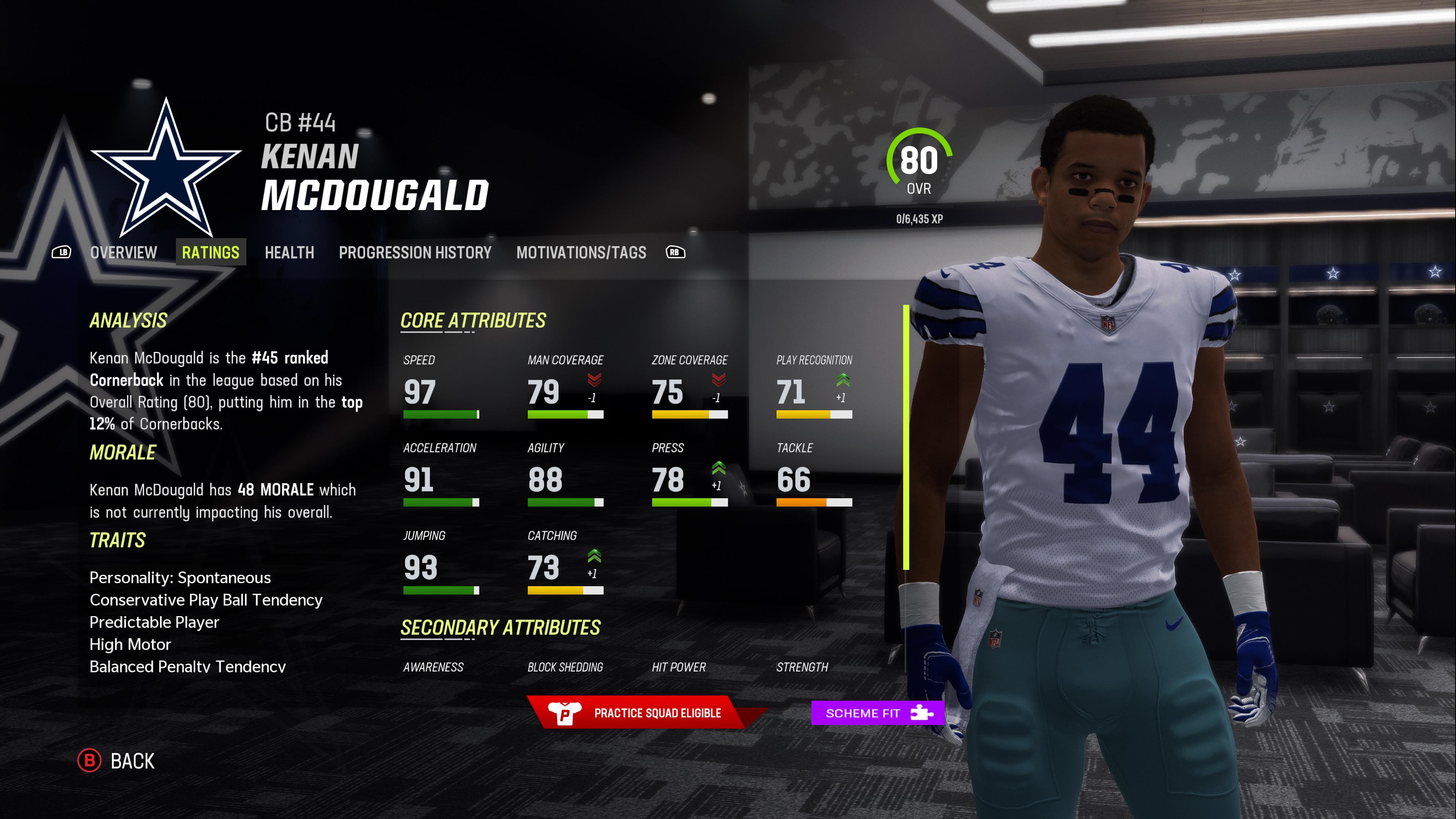The width and height of the screenshot is (1456, 819).
Task: Switch to the Health tab
Action: click(289, 253)
